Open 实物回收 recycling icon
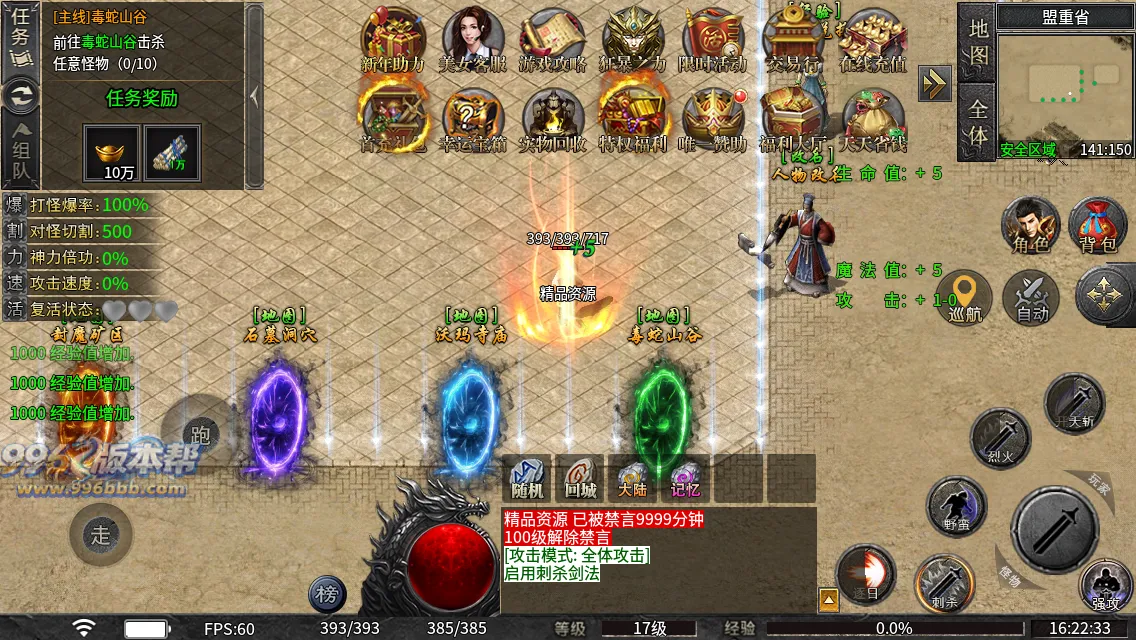This screenshot has width=1136, height=640. pos(553,120)
